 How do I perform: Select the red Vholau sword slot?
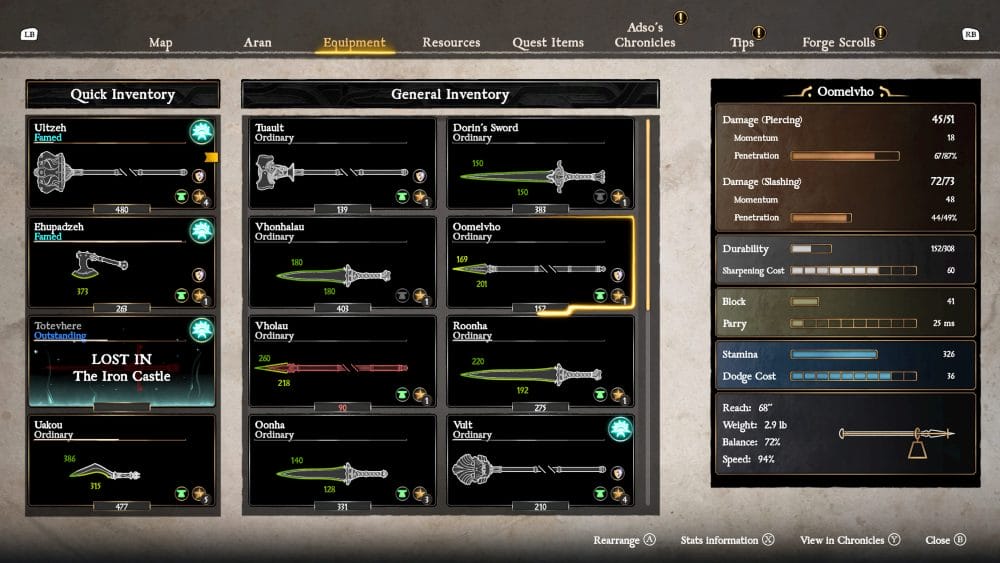(x=342, y=363)
